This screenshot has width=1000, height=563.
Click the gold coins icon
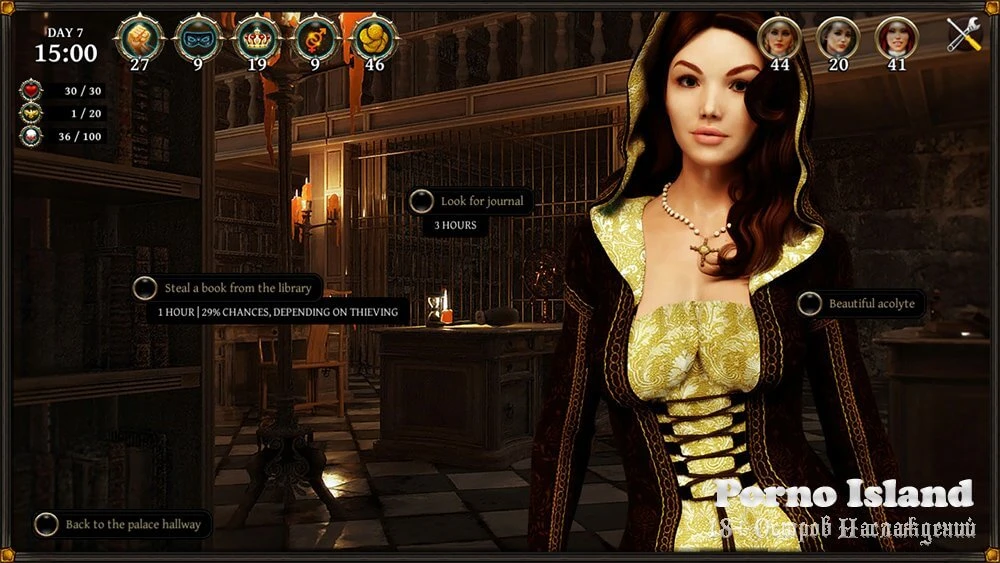coord(375,39)
